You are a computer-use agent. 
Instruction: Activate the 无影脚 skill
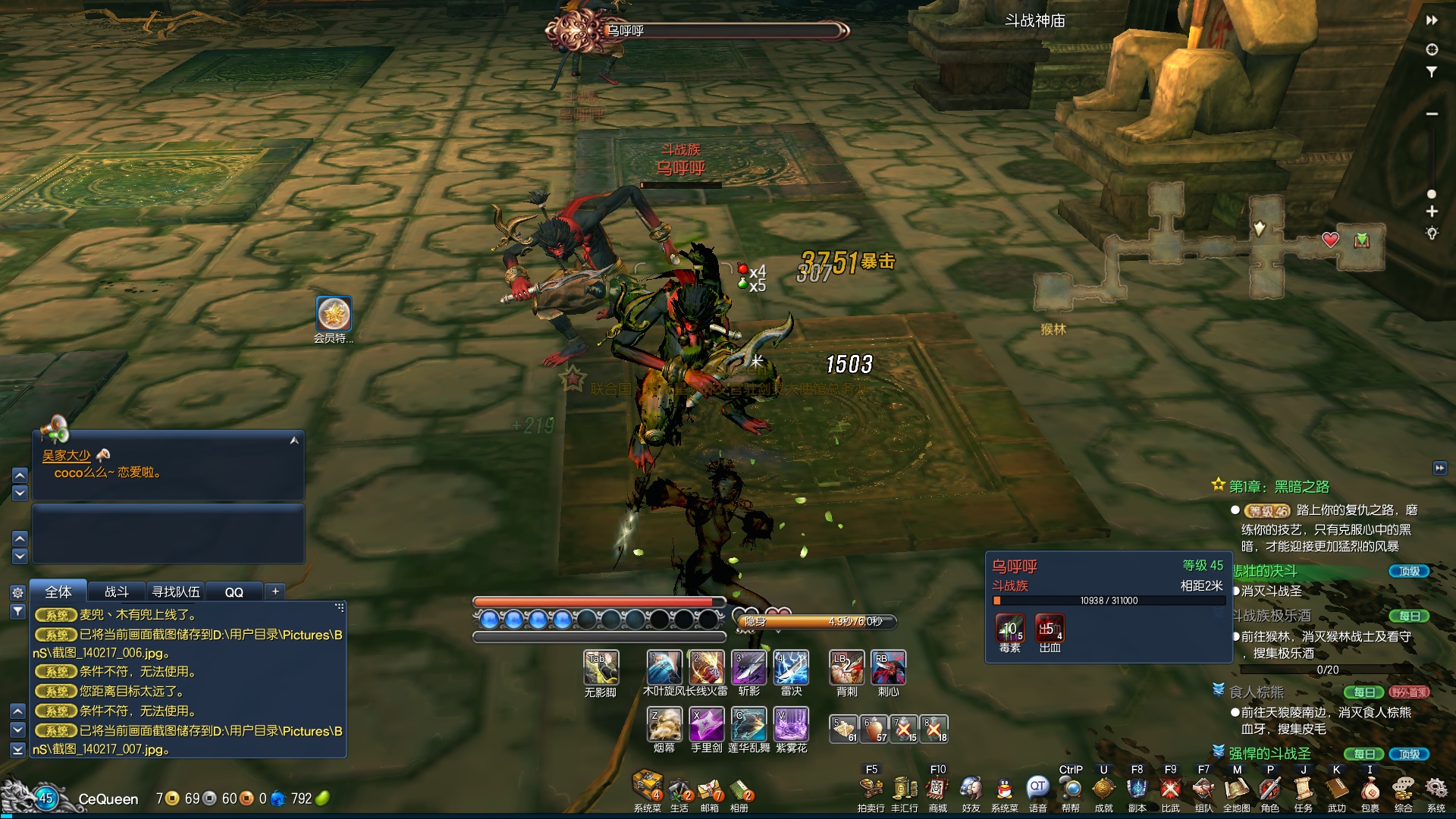[x=601, y=668]
